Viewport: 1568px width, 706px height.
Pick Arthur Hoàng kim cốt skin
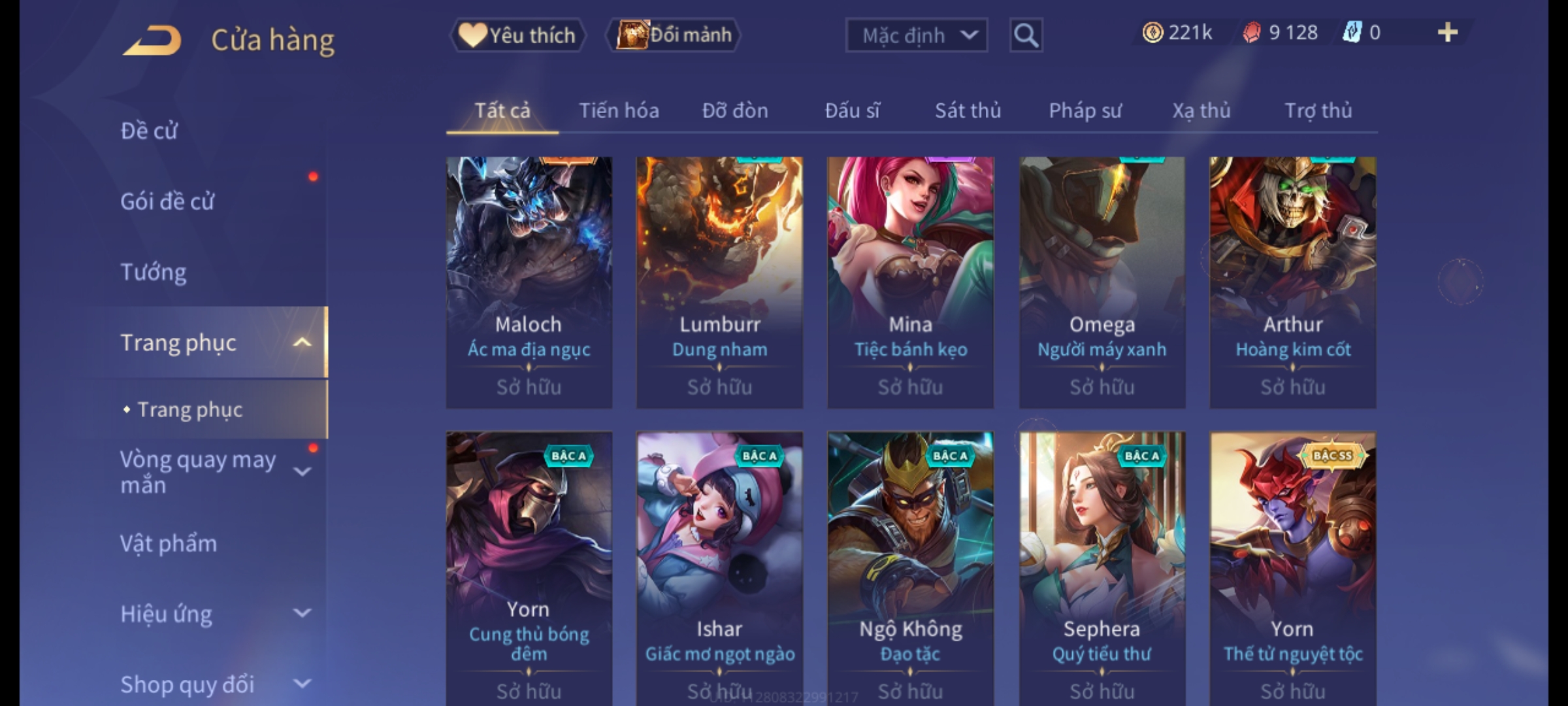[x=1293, y=281]
